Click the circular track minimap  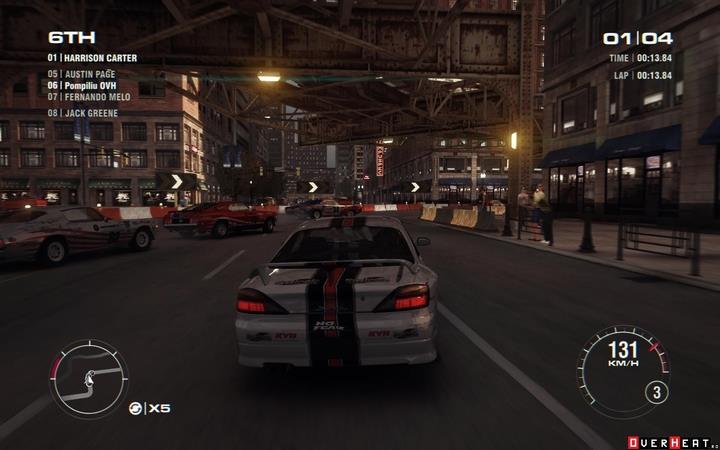[89, 379]
